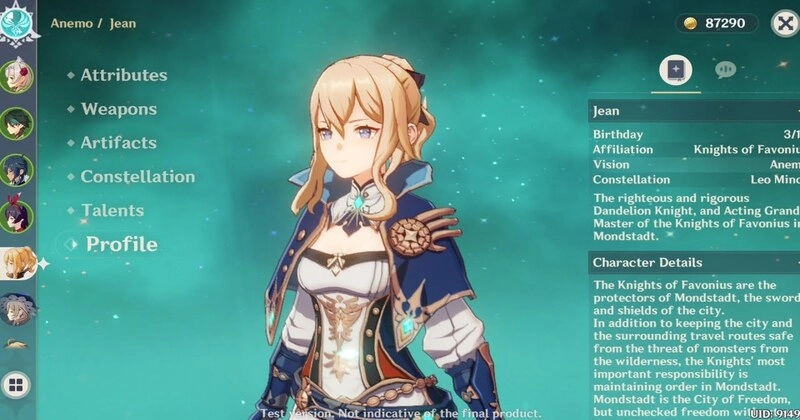Click the Anemo element emblem
800x420 pixels.
17,24
